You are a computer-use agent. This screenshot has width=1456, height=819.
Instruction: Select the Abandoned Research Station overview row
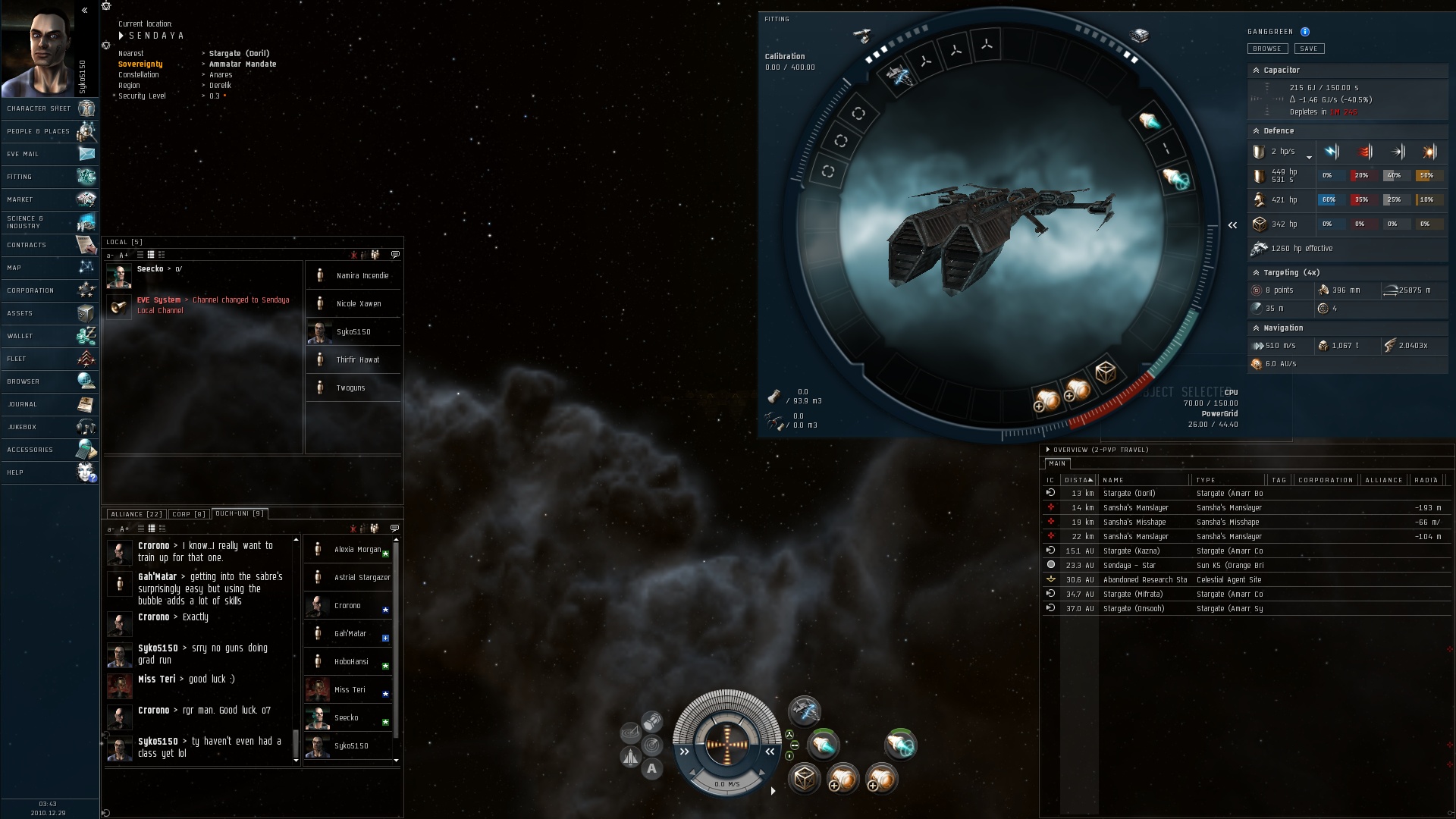click(1144, 580)
